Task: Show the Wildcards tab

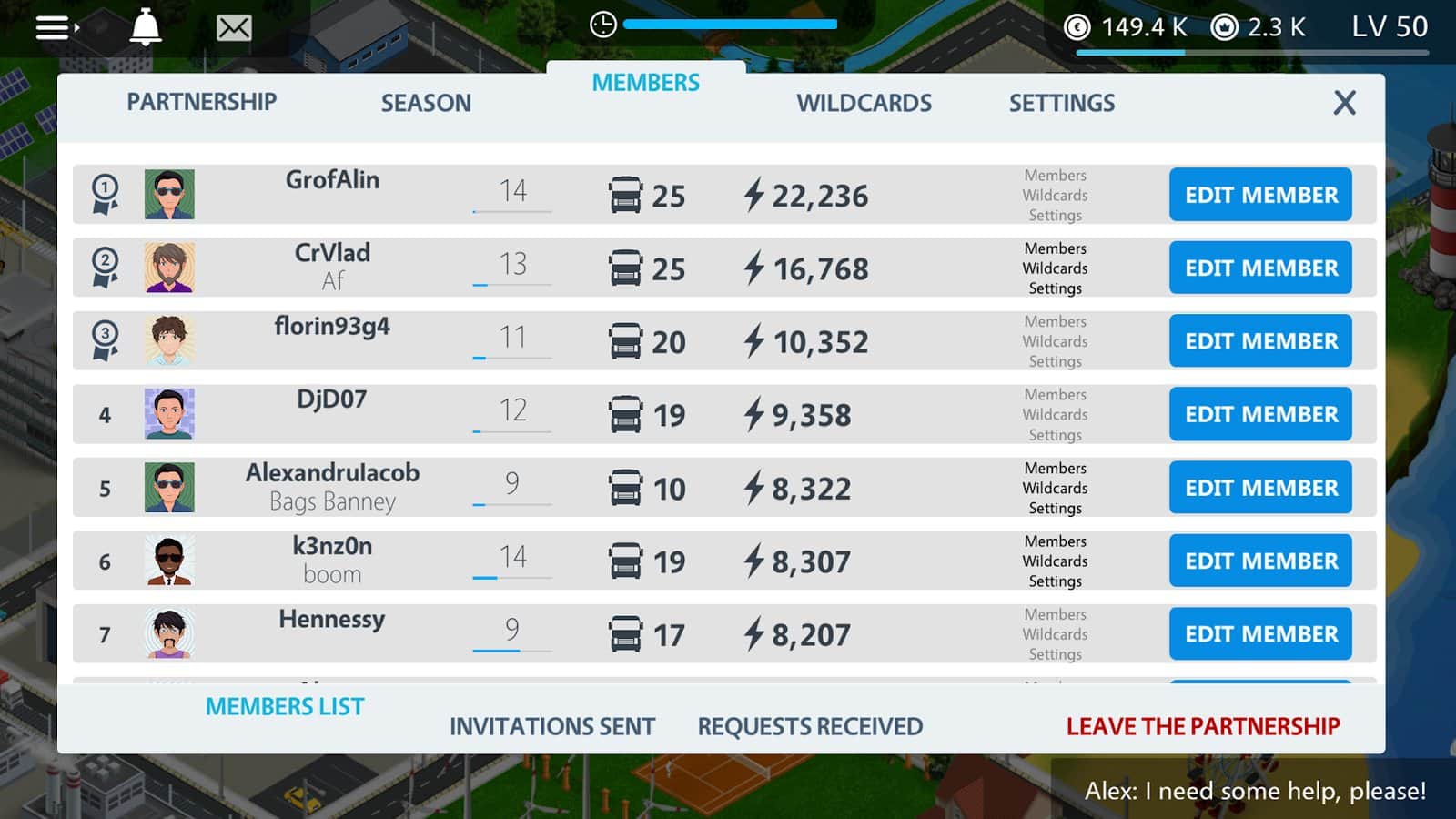Action: click(x=864, y=103)
